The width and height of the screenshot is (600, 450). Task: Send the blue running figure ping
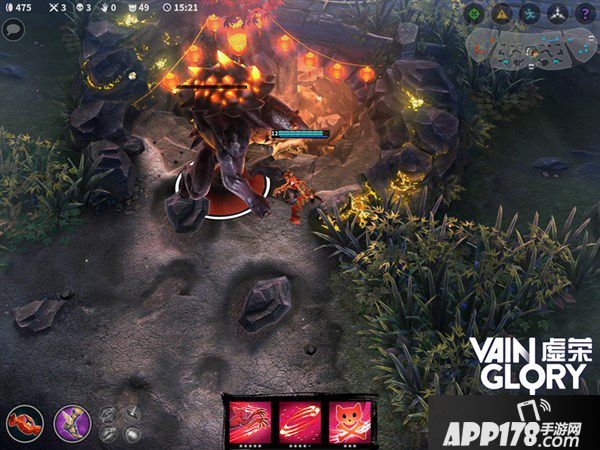530,12
